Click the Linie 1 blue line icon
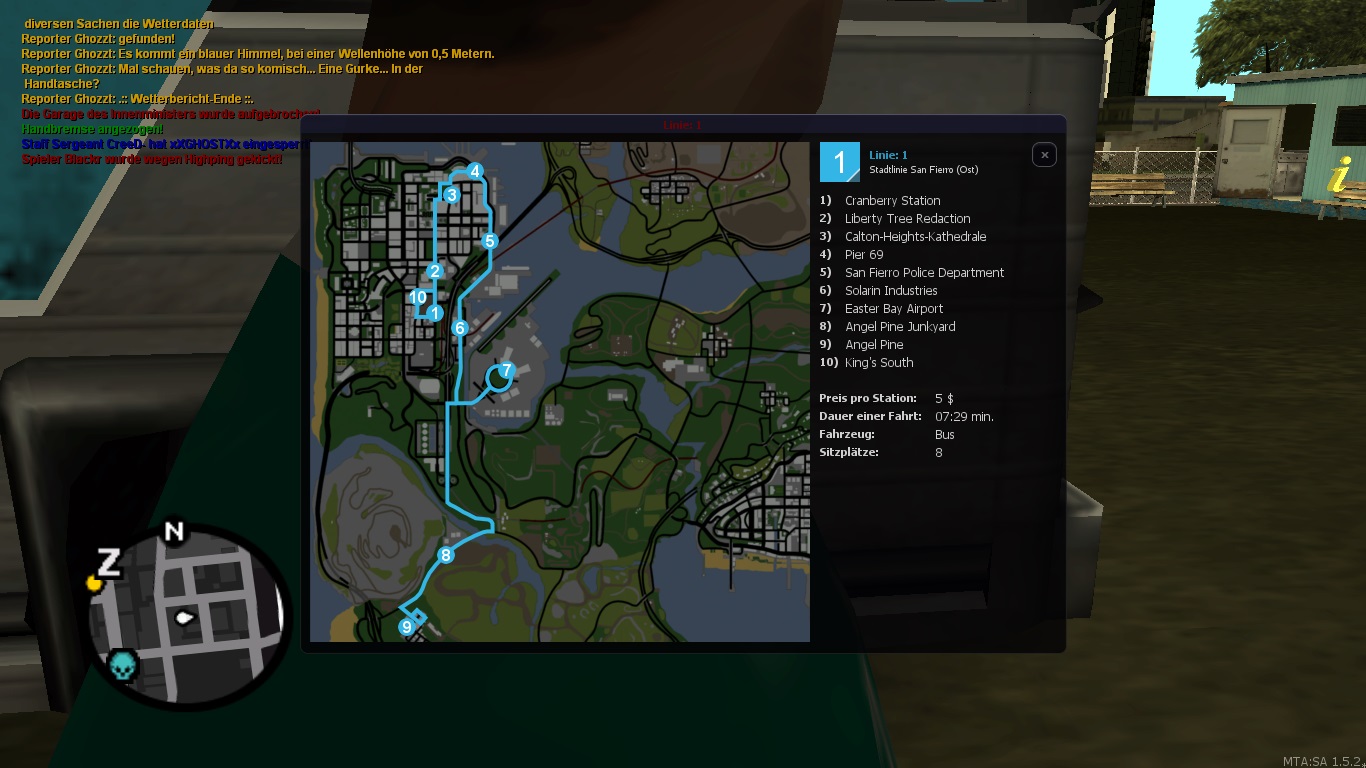The width and height of the screenshot is (1366, 768). [x=840, y=162]
